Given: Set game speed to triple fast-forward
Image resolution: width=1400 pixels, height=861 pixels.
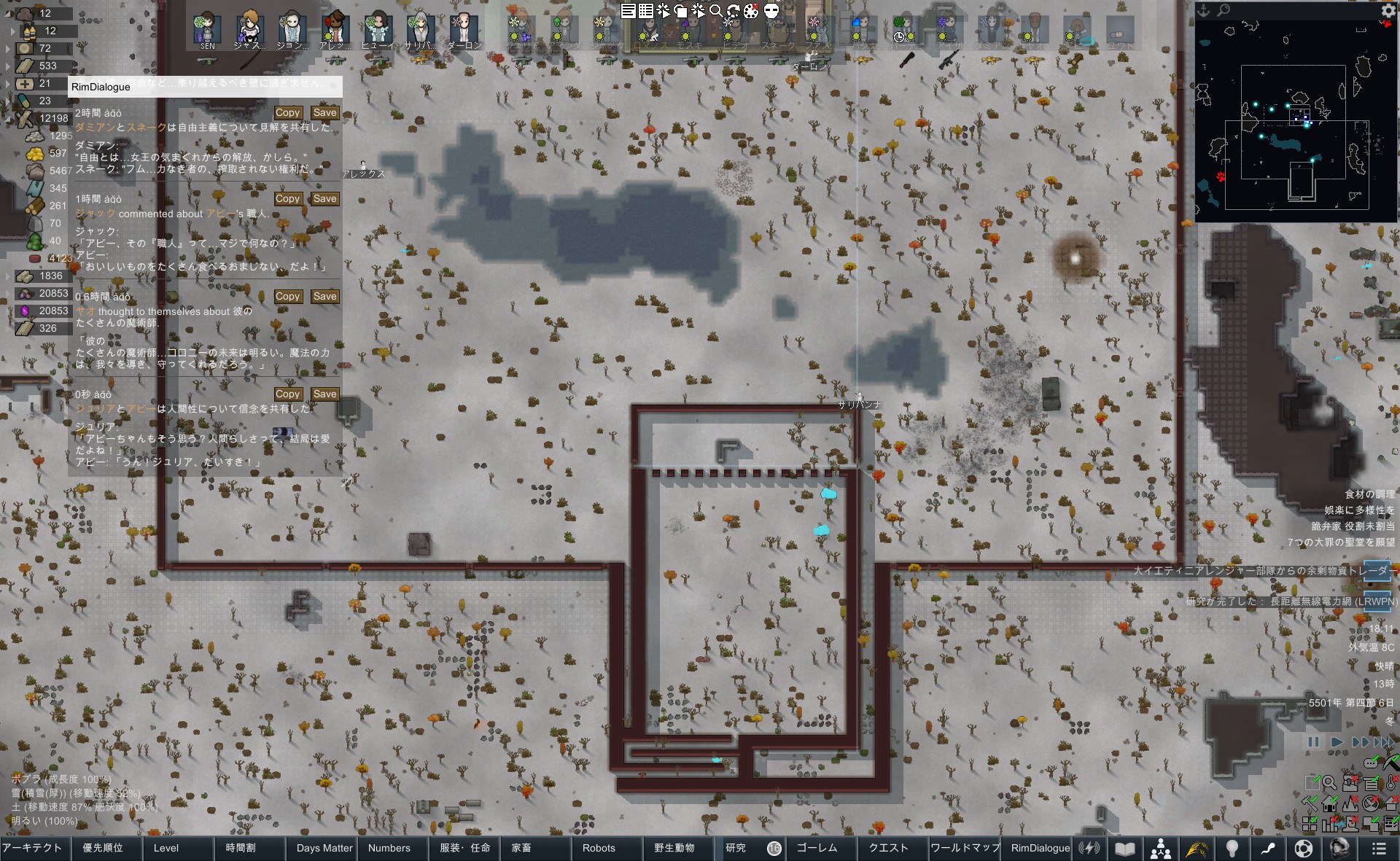Looking at the screenshot, I should tap(1382, 742).
